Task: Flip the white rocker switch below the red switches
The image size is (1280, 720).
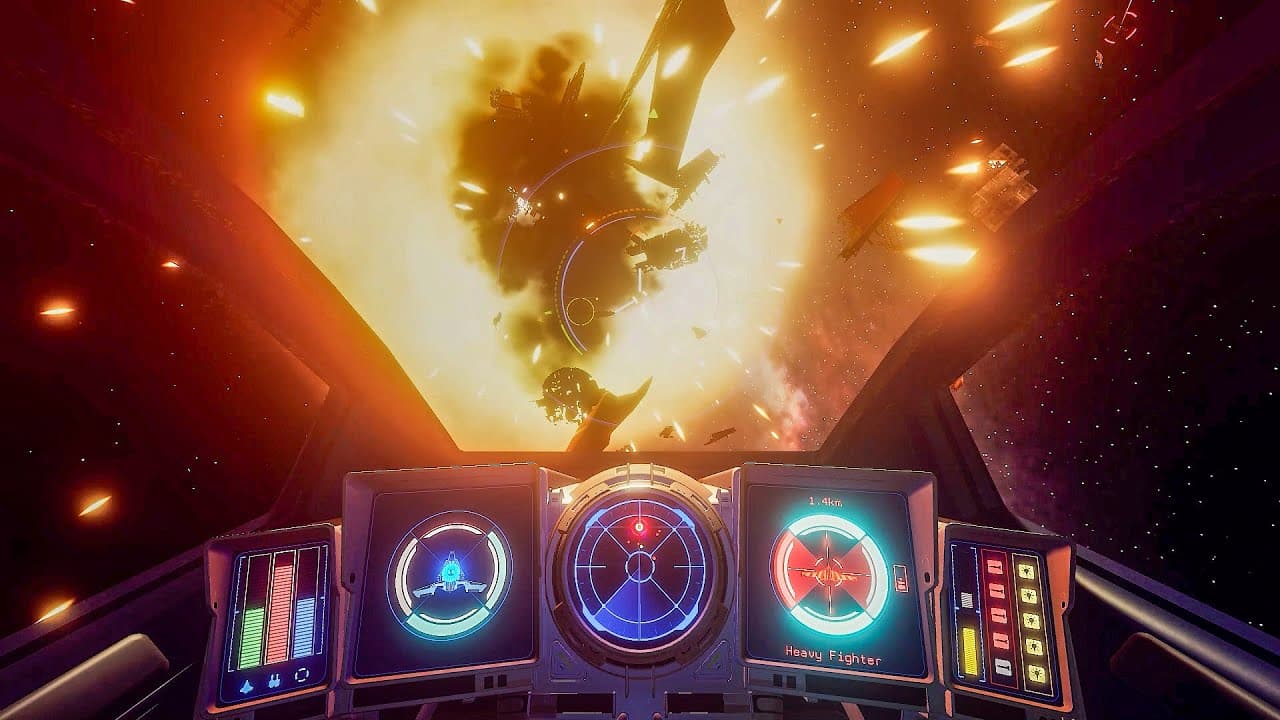Action: [x=1002, y=664]
